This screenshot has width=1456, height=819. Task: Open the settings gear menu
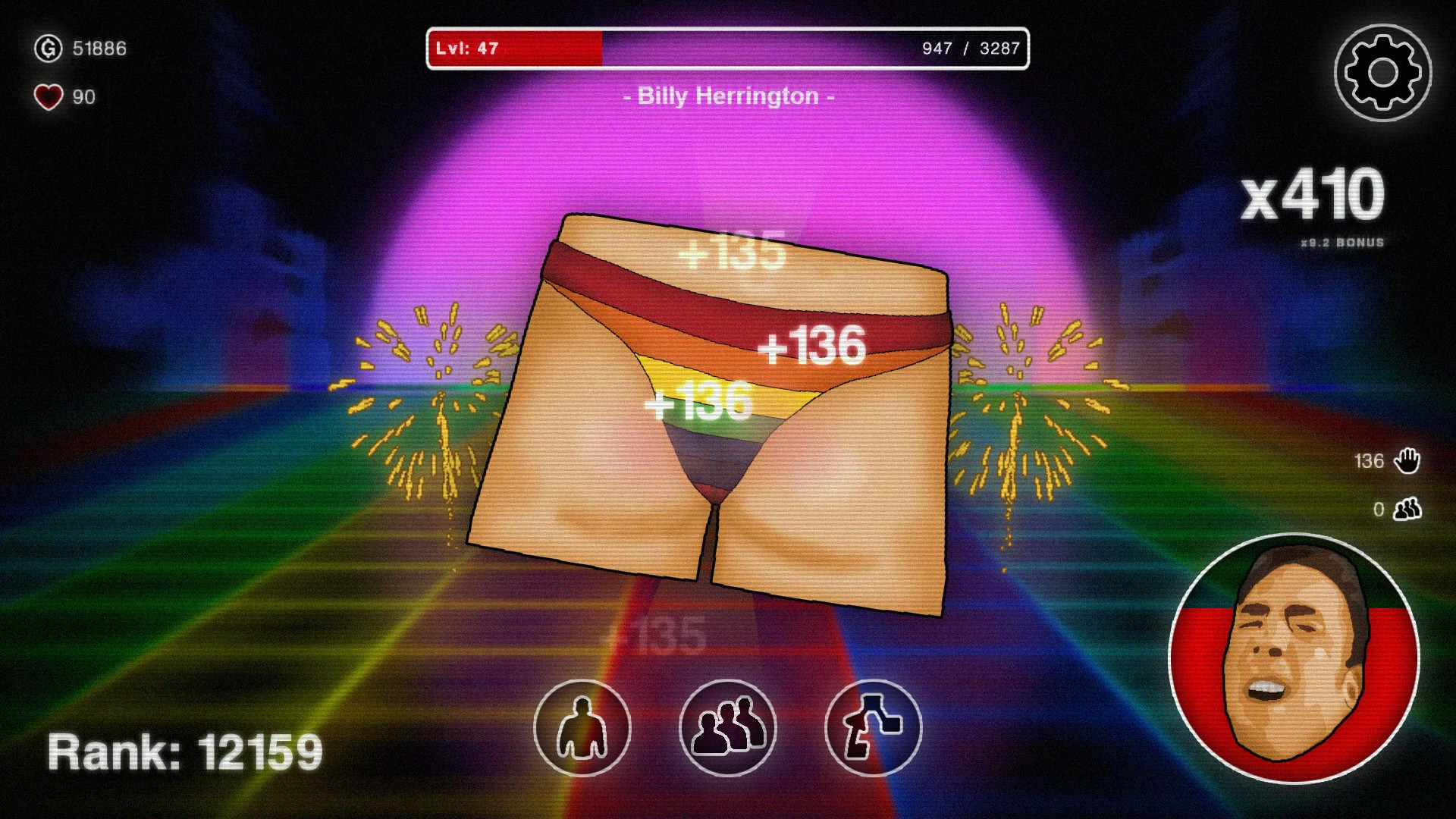1383,71
